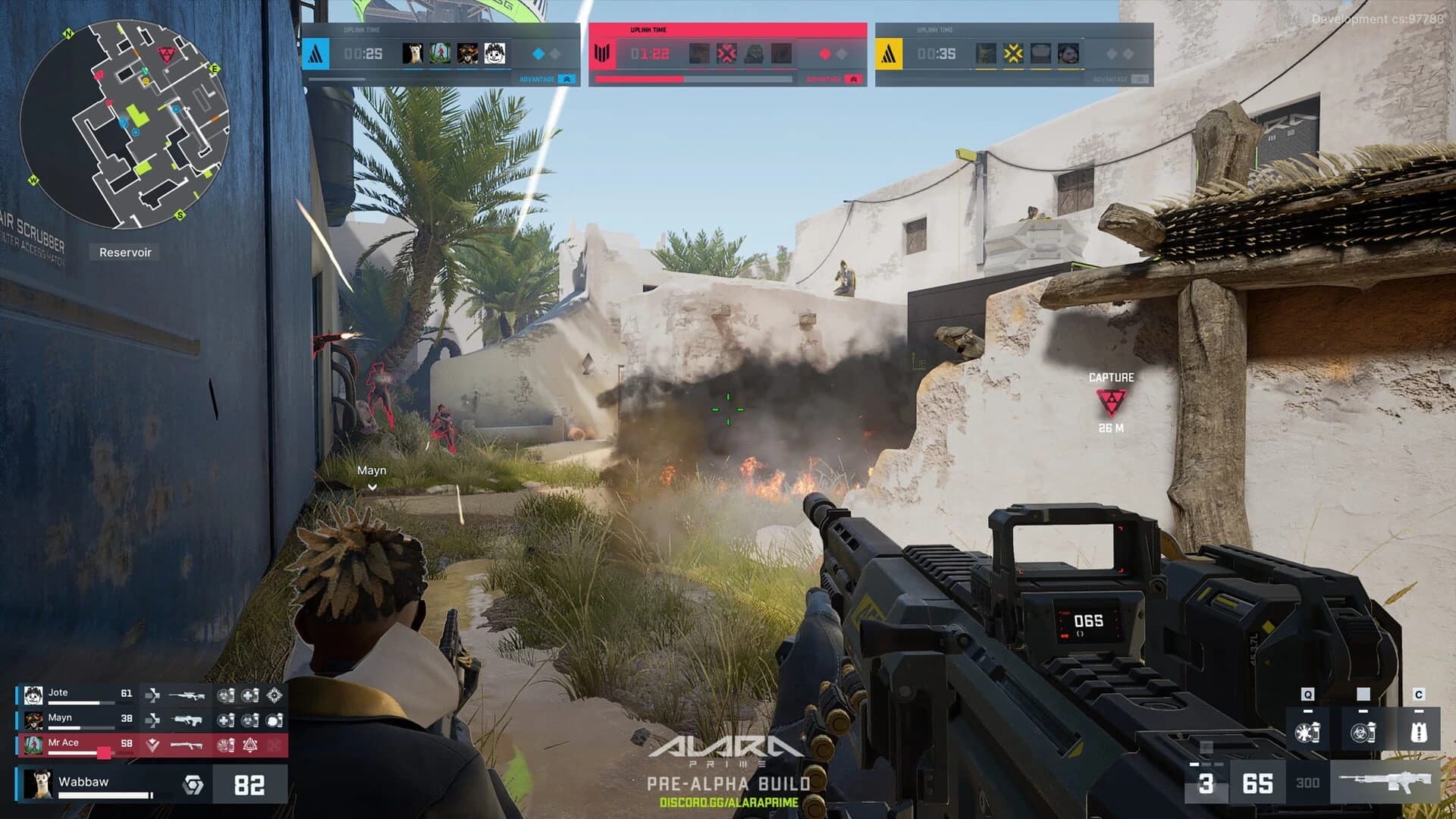Click the Reservoir location label
This screenshot has height=819, width=1456.
pos(125,252)
